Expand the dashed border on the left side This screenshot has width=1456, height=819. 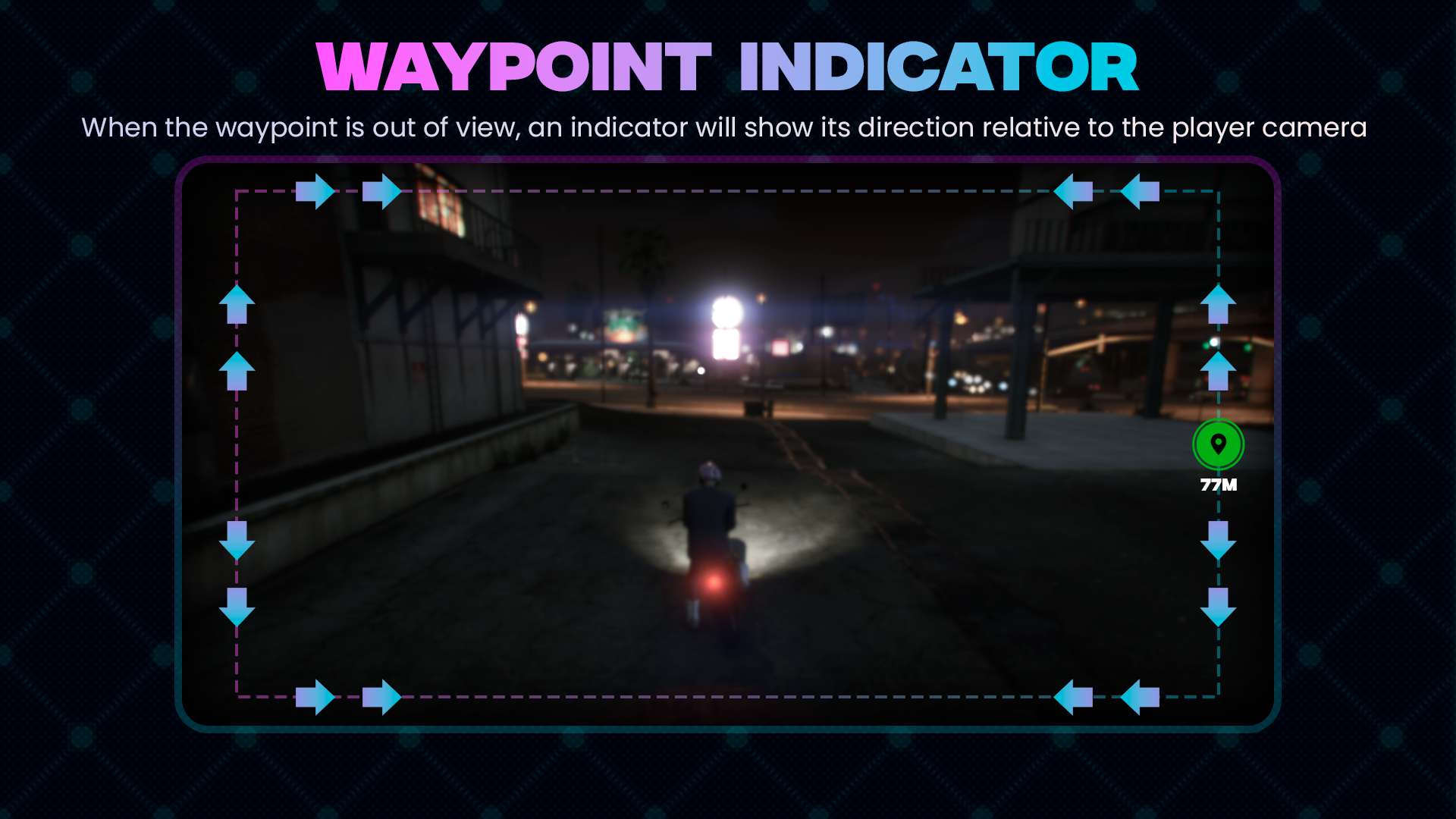coord(236,455)
